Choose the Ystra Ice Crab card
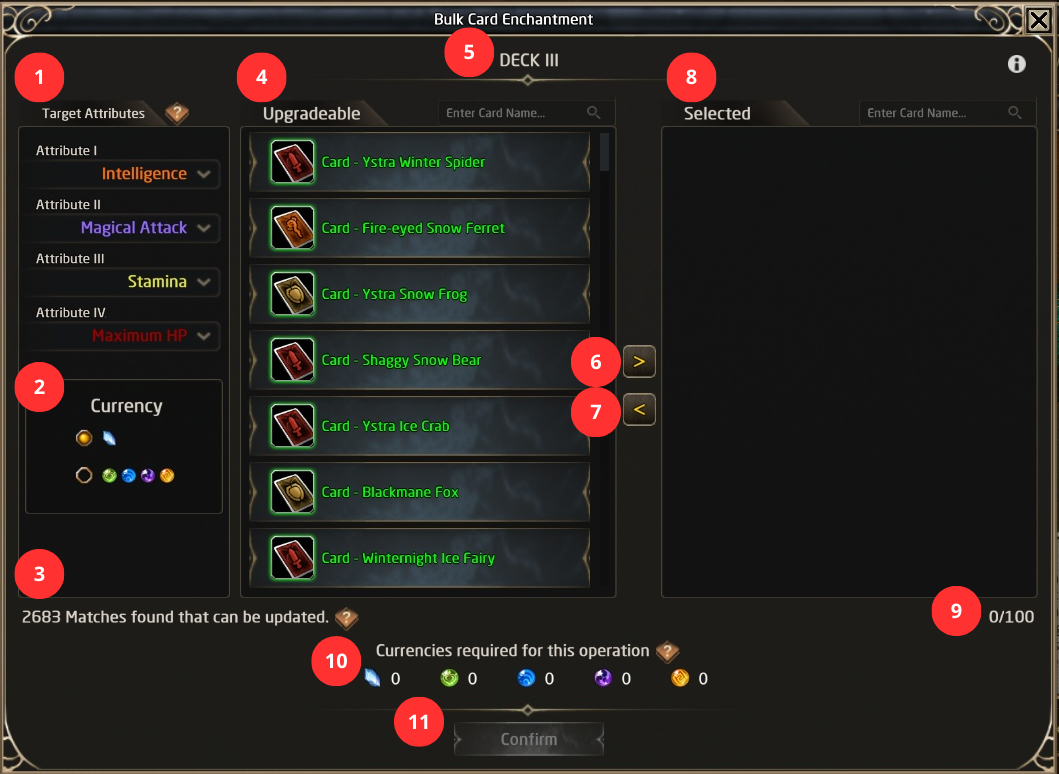Image resolution: width=1059 pixels, height=774 pixels. (x=419, y=426)
